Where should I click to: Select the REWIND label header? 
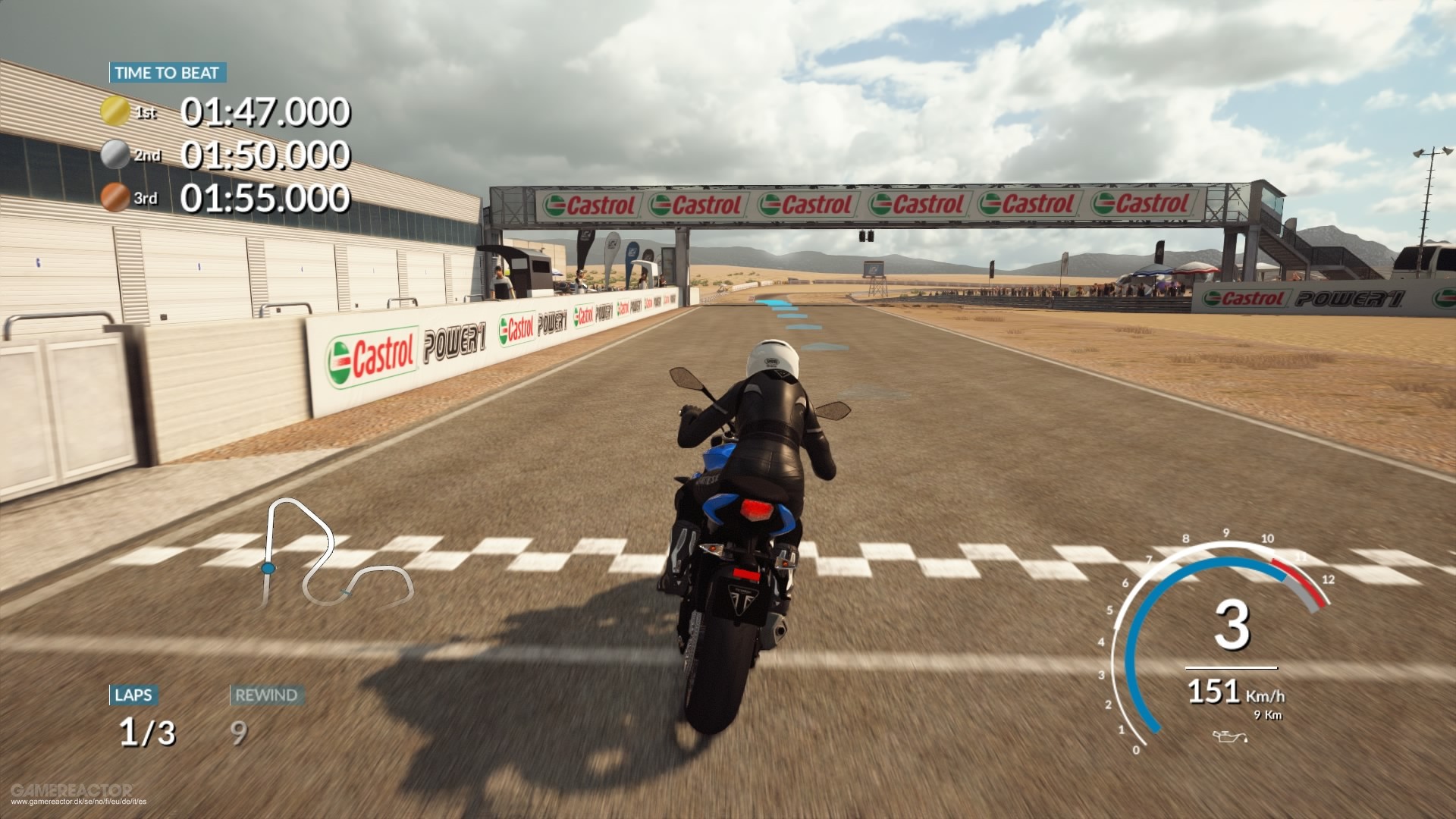(x=265, y=694)
